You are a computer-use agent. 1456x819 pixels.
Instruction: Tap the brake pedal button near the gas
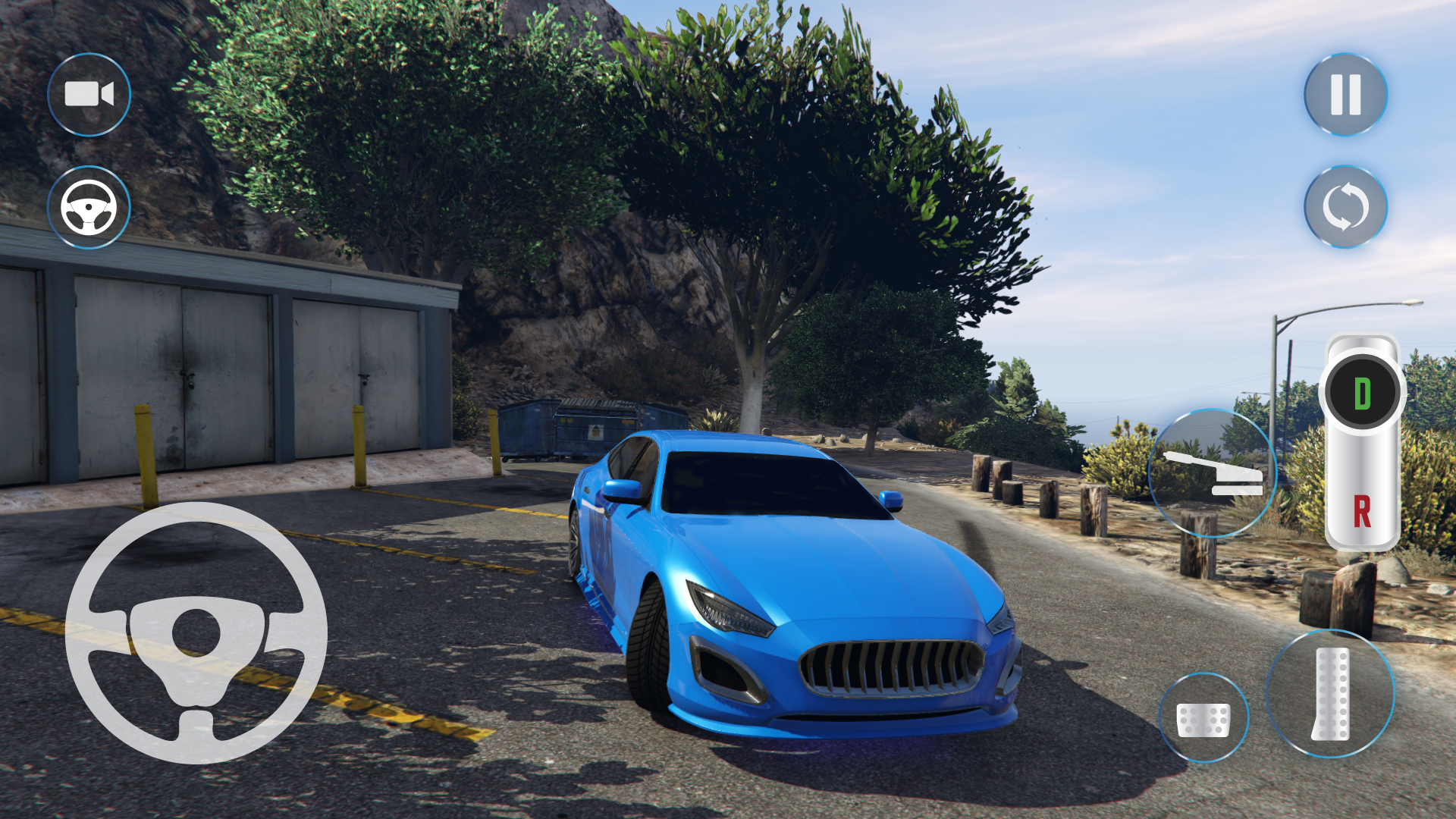(1203, 718)
